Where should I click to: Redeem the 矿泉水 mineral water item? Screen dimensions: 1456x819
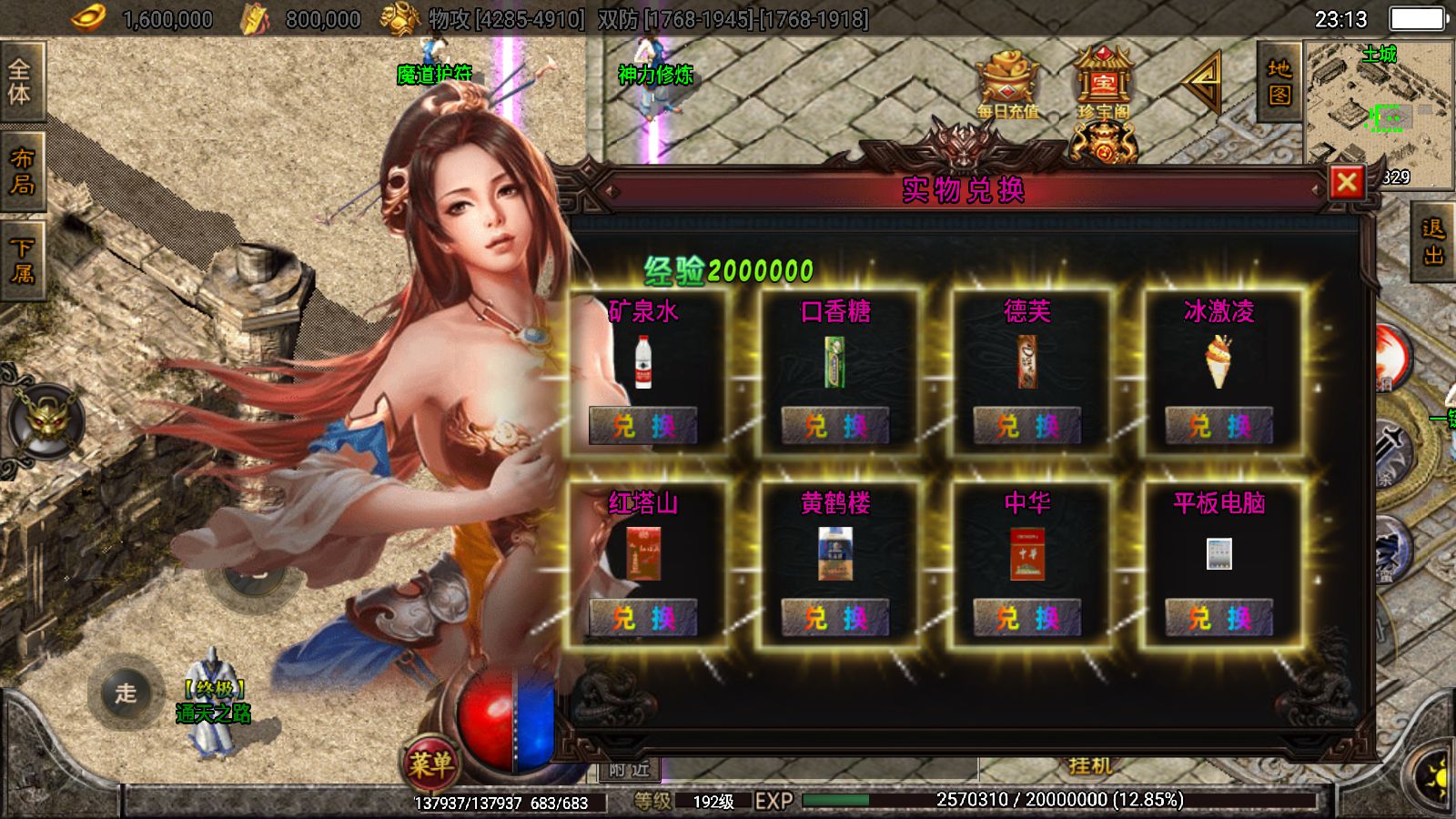pyautogui.click(x=643, y=426)
